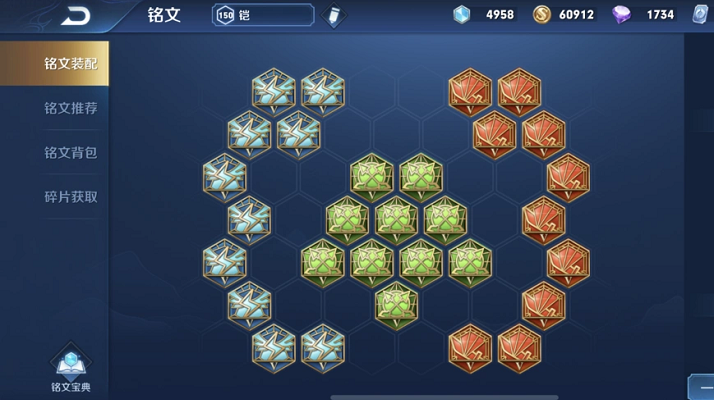714x400 pixels.
Task: Click the purple gem currency icon
Action: click(x=621, y=15)
